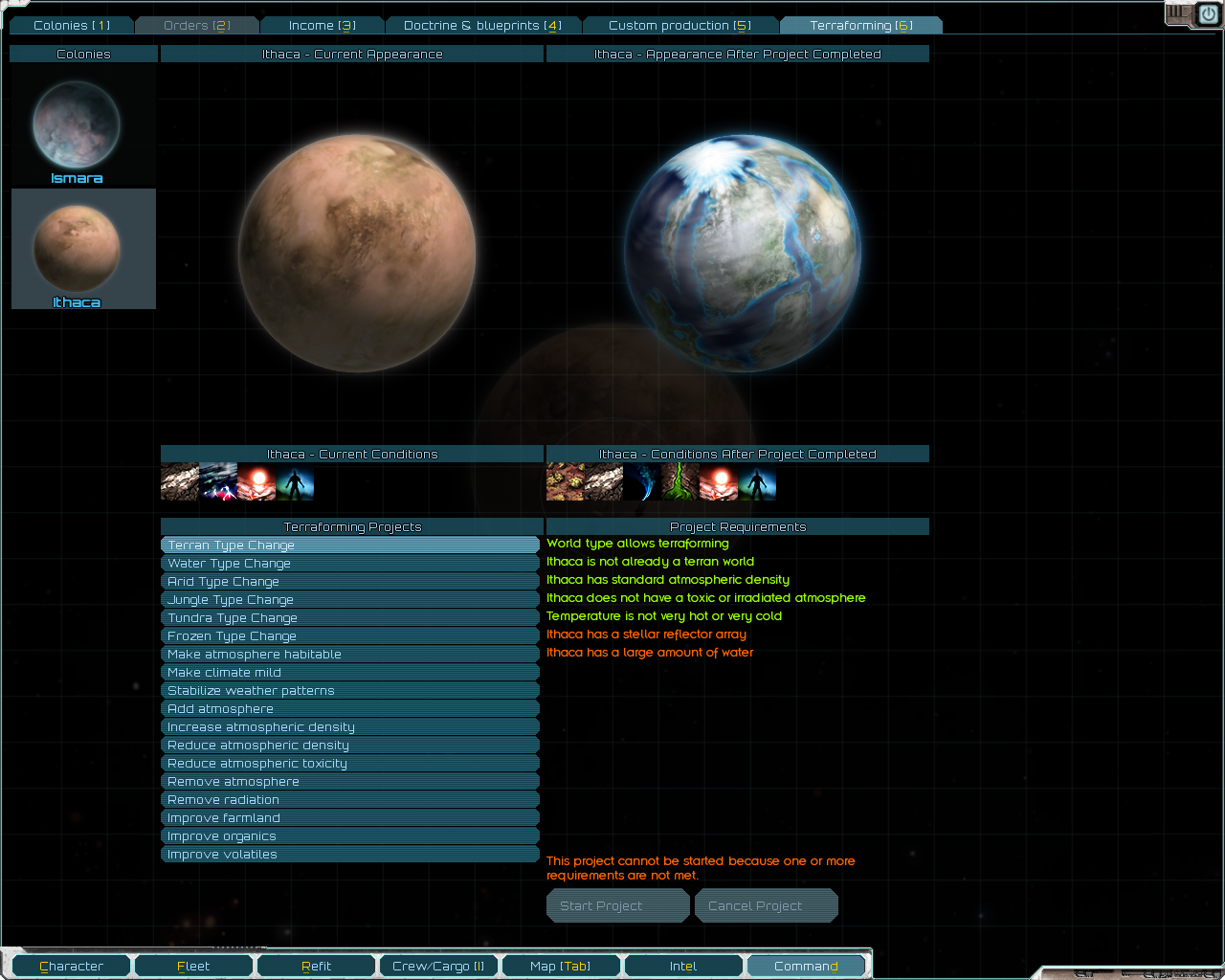This screenshot has width=1225, height=980.
Task: Highlight the Terran Type Change project
Action: click(x=350, y=544)
